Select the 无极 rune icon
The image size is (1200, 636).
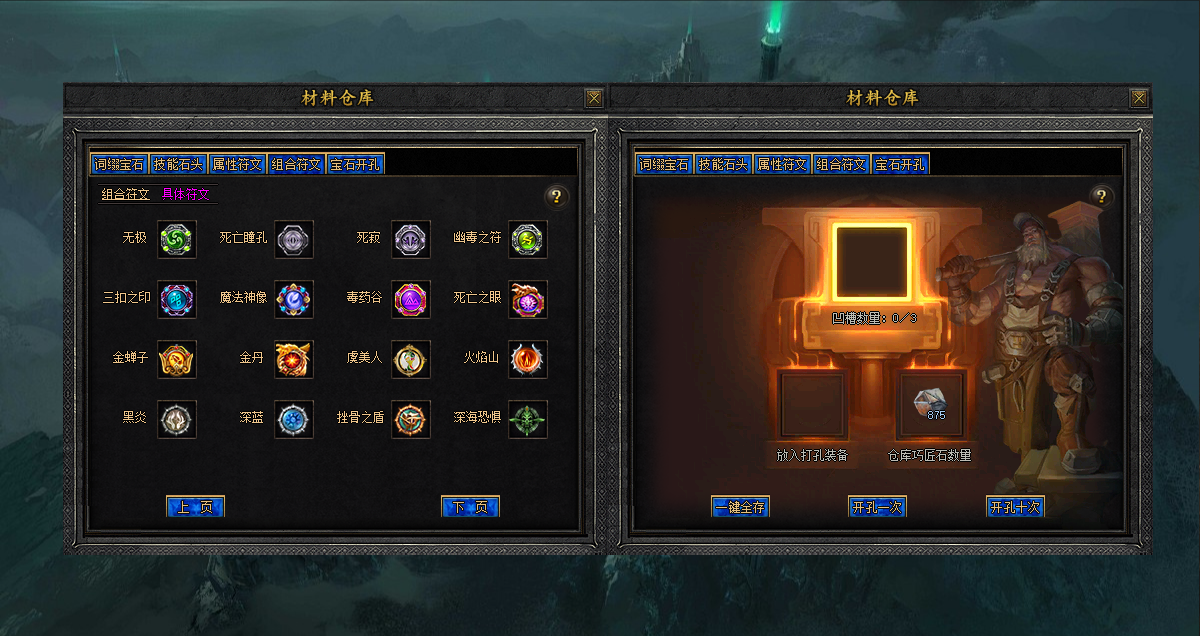(177, 239)
